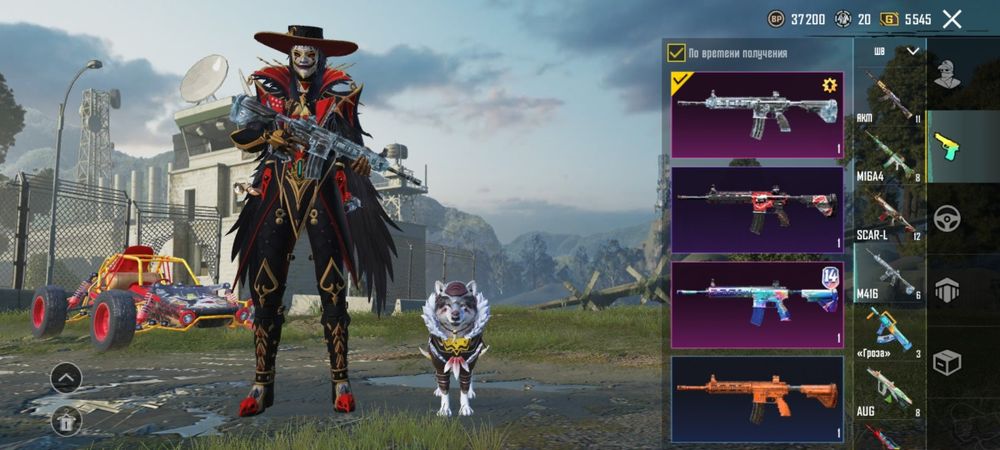The image size is (1000, 450).
Task: Pick the orange M416 skin
Action: point(757,398)
